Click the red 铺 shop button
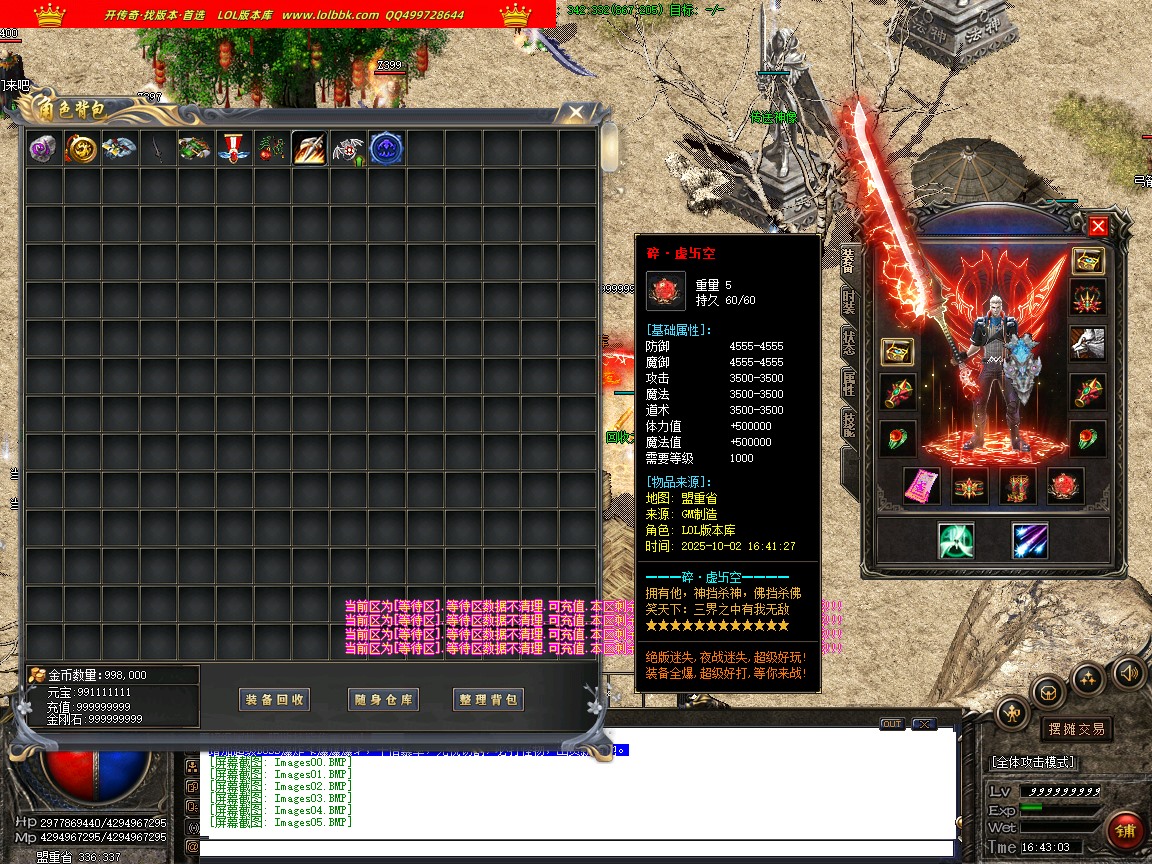The height and width of the screenshot is (864, 1152). pyautogui.click(x=1126, y=830)
